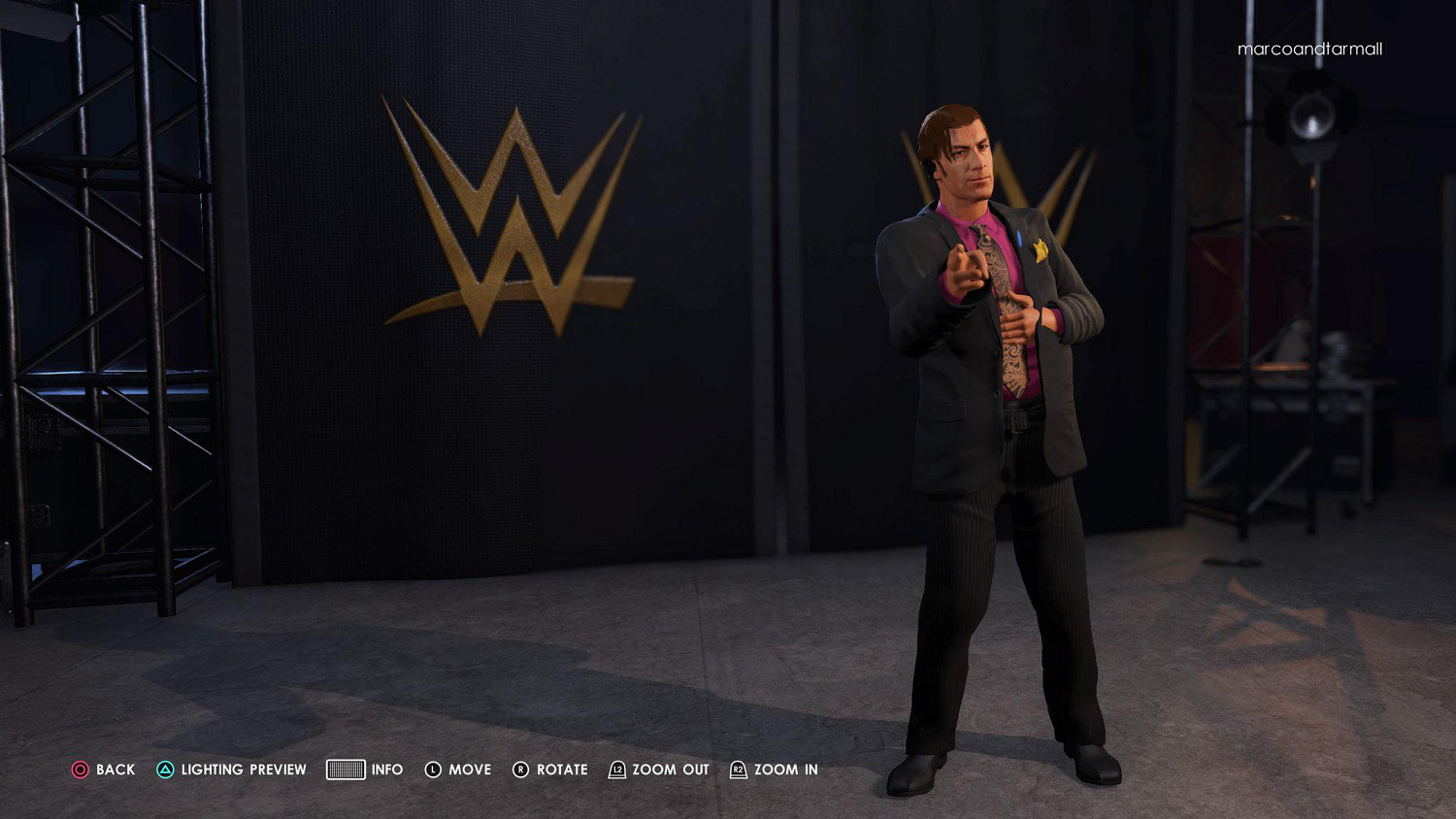Click the L2 Zoom Out icon

tap(616, 769)
